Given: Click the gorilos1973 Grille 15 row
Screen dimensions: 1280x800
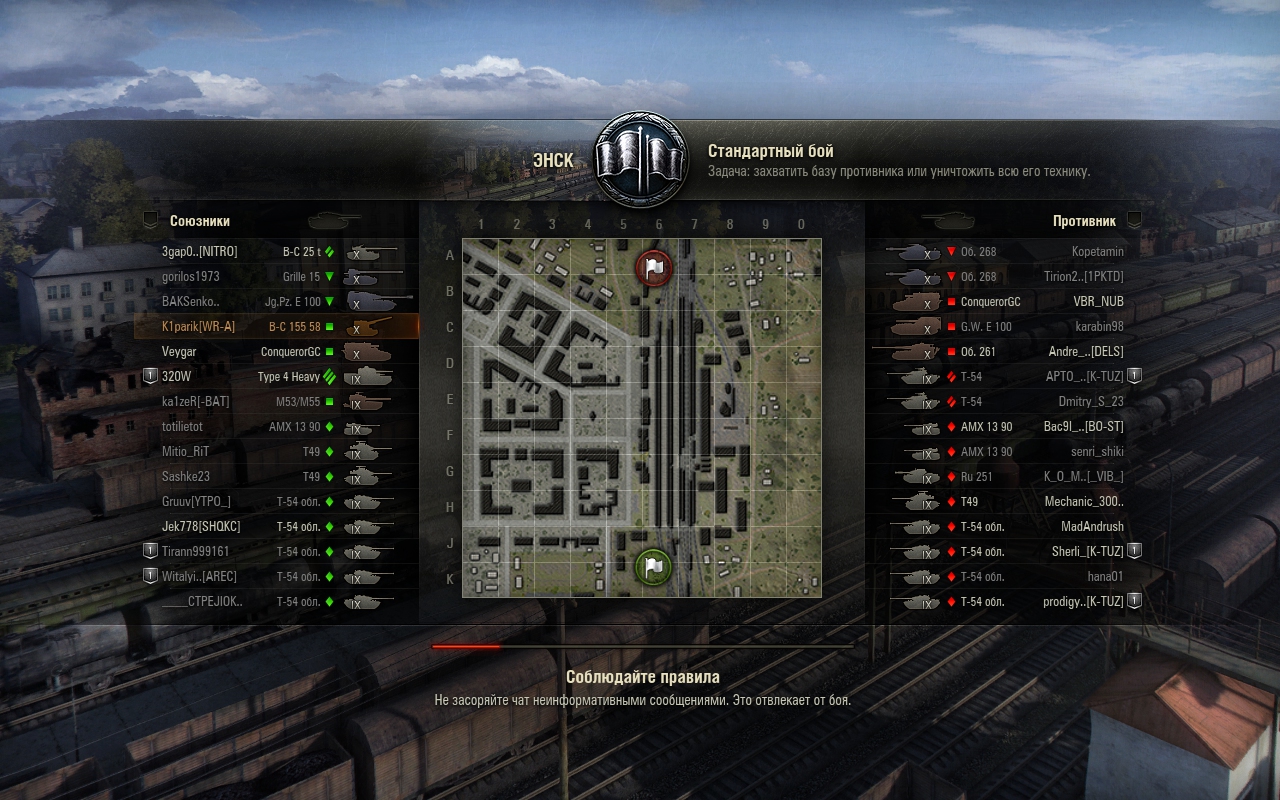Looking at the screenshot, I should [x=277, y=277].
